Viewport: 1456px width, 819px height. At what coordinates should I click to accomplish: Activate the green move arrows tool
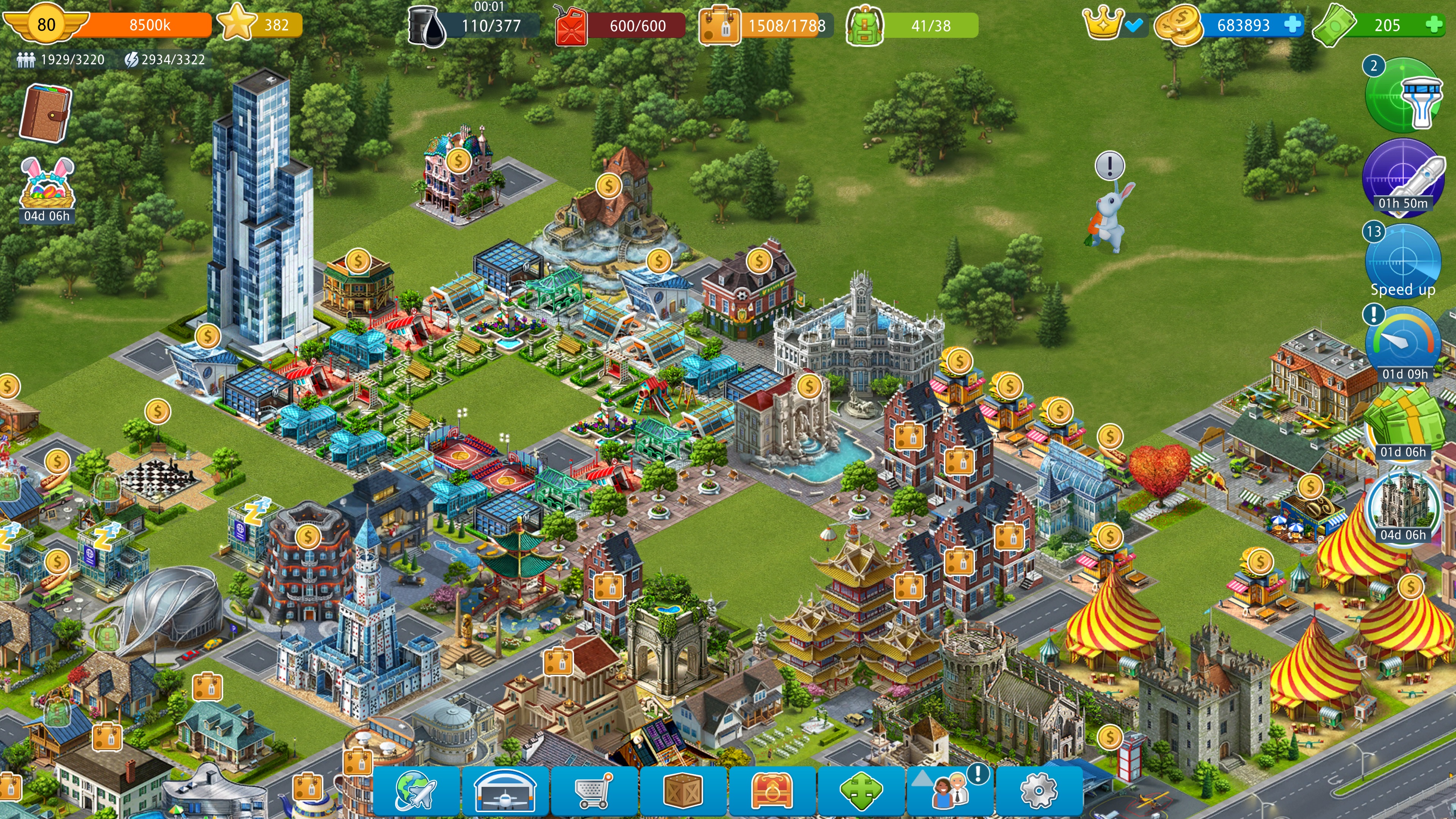click(x=860, y=789)
